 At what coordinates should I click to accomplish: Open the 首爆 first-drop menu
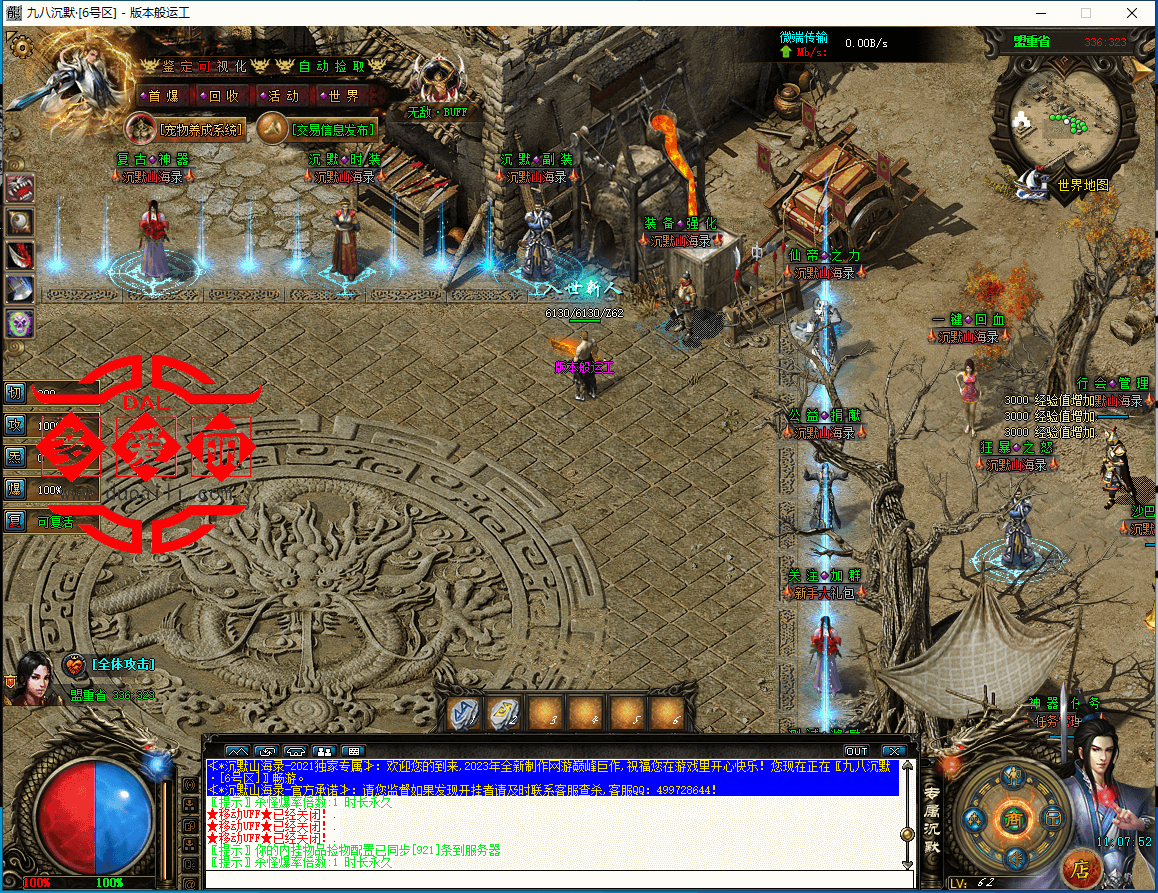[163, 96]
